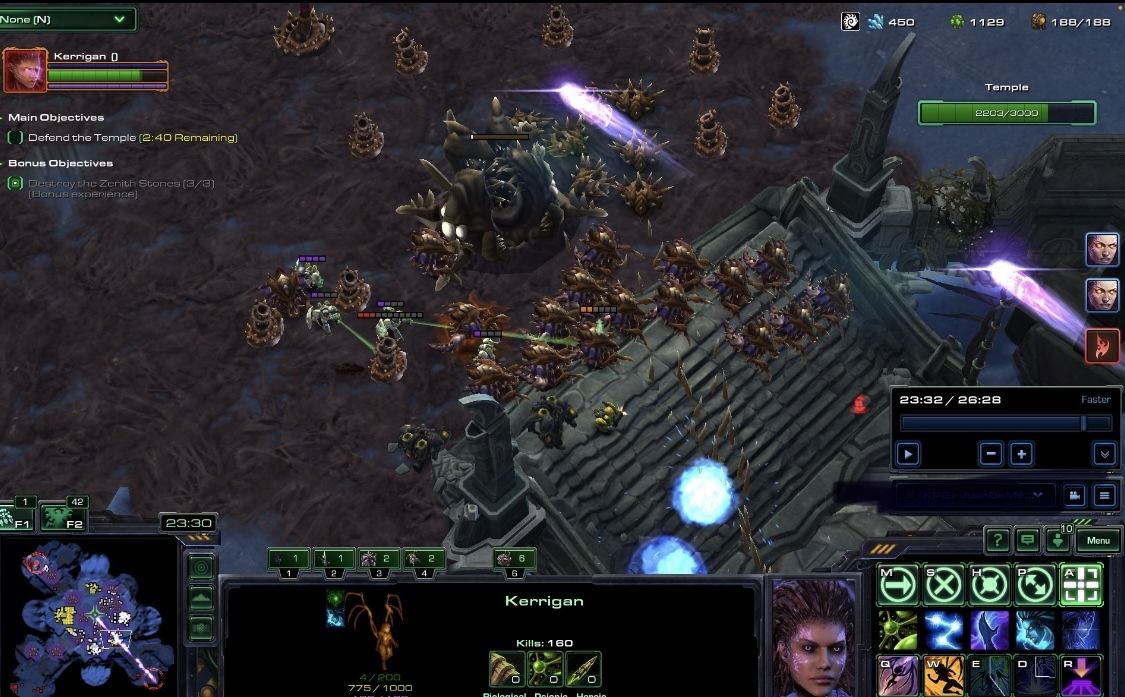Choose the Patrol command icon
This screenshot has width=1125, height=697.
[x=1035, y=585]
